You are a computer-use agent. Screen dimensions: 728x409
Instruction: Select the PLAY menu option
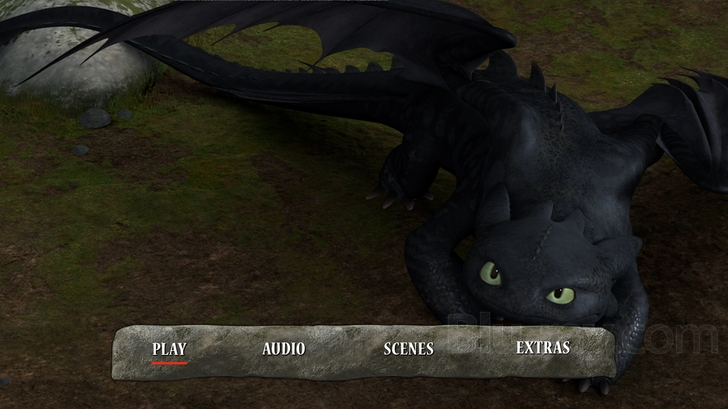[169, 349]
